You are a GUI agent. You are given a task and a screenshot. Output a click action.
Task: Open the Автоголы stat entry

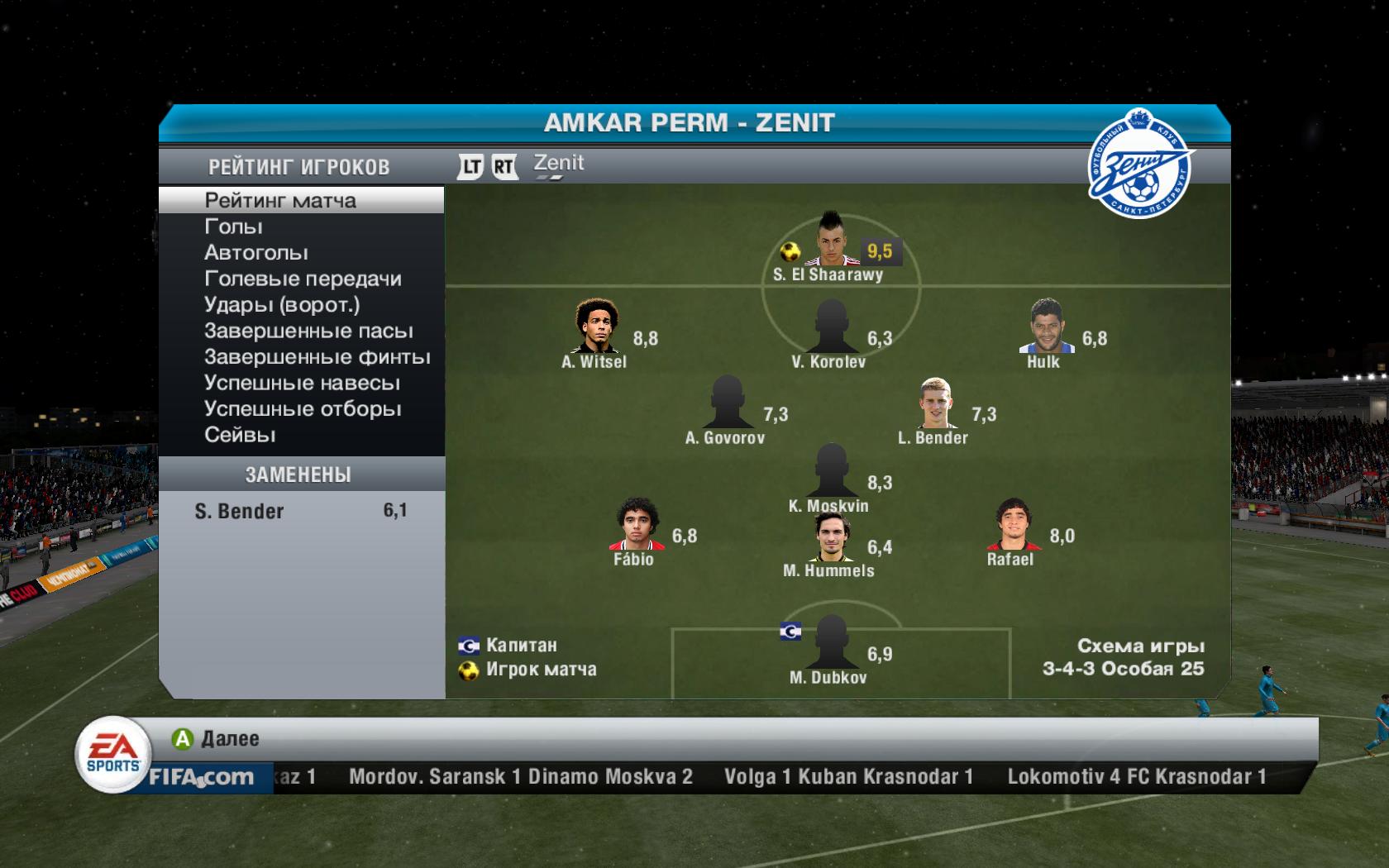pos(255,253)
